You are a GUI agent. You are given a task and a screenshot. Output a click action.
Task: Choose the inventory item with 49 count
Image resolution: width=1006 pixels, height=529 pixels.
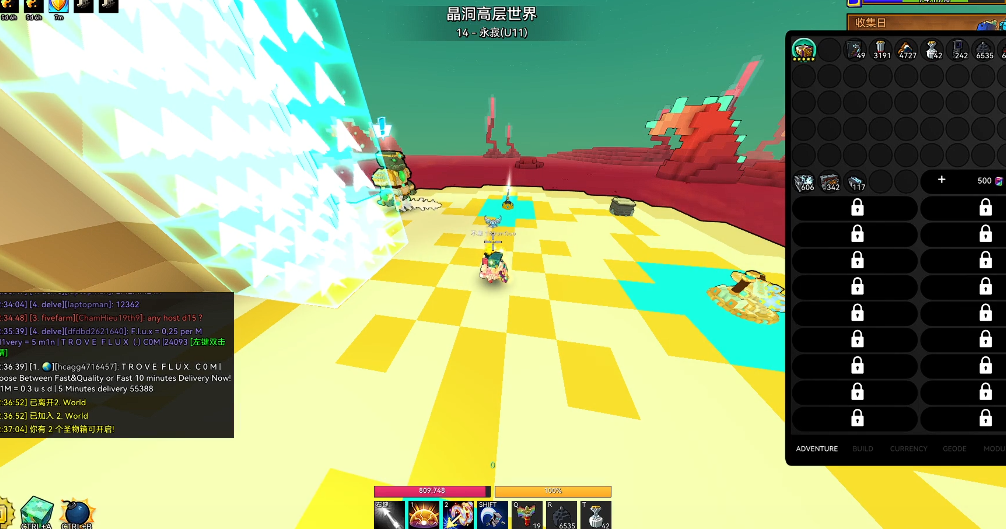pyautogui.click(x=855, y=49)
